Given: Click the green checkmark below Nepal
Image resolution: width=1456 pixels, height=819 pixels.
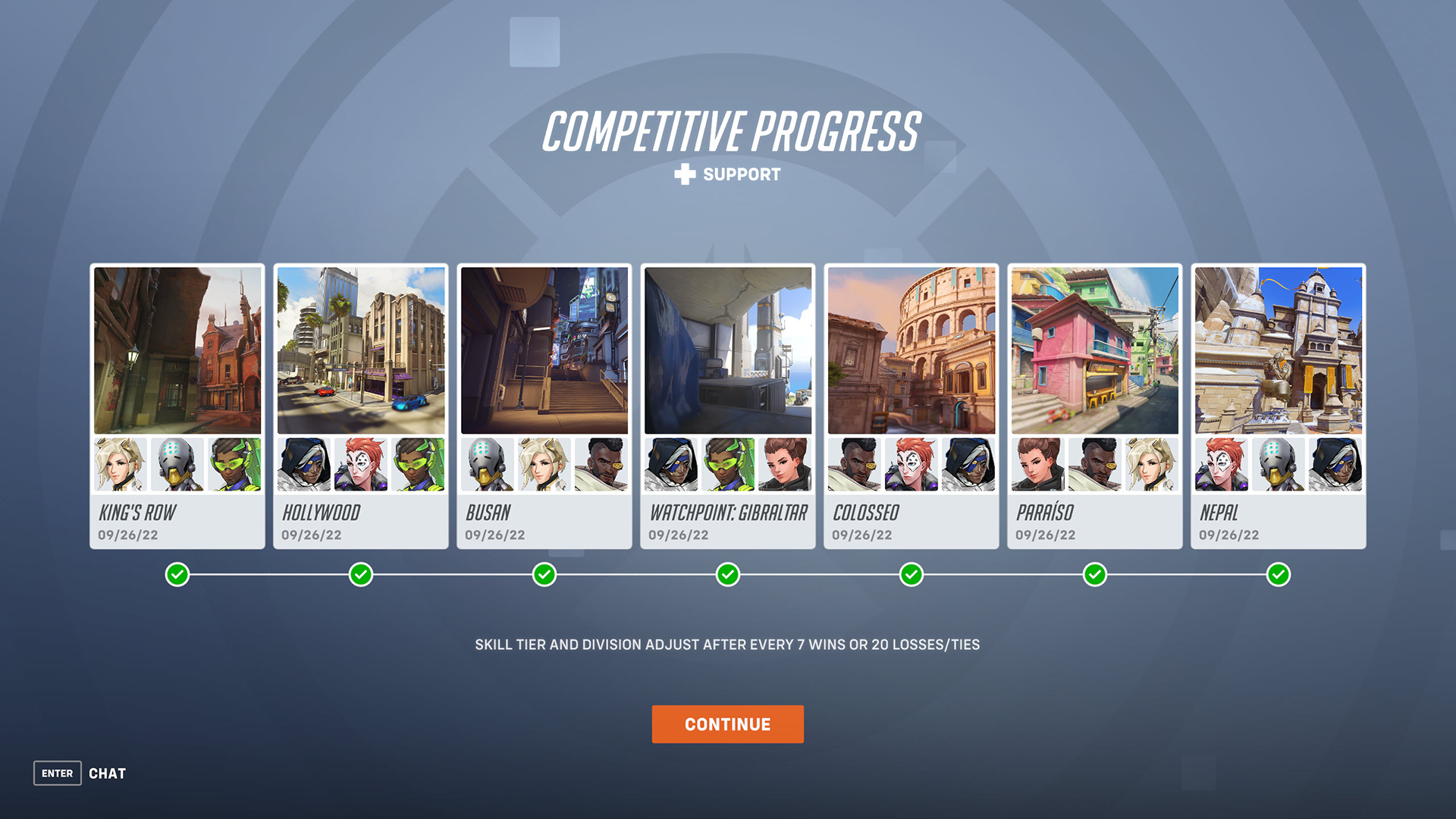Looking at the screenshot, I should [1279, 575].
